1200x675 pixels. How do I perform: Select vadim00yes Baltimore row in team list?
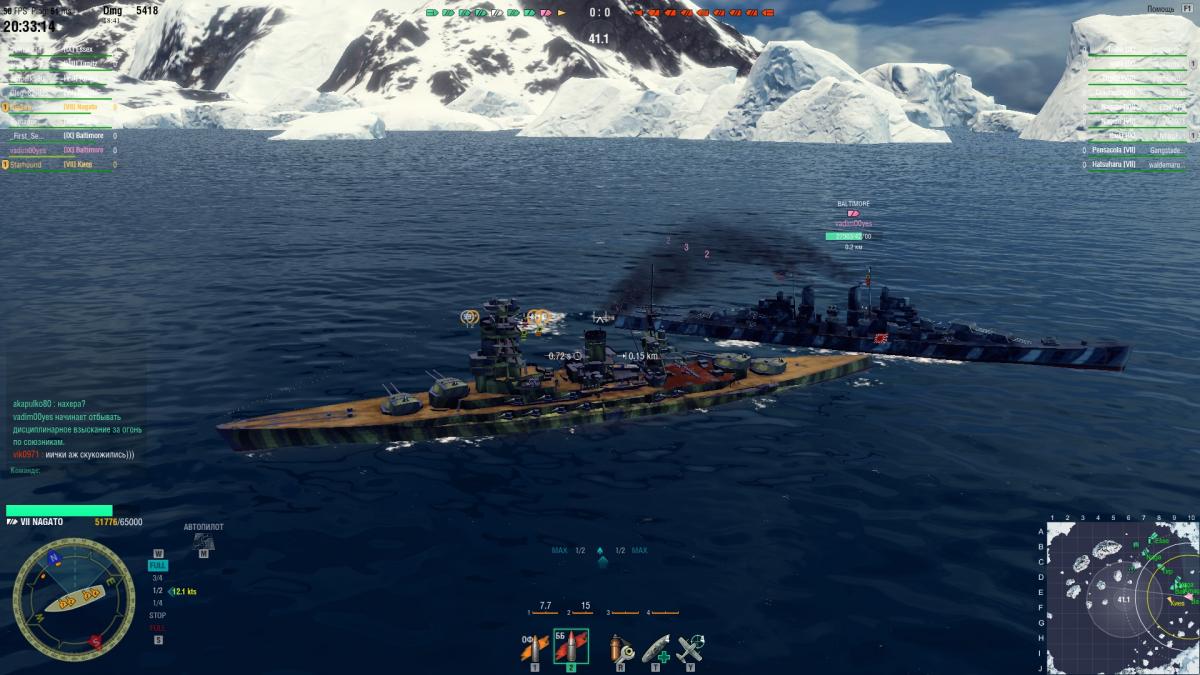click(x=60, y=150)
